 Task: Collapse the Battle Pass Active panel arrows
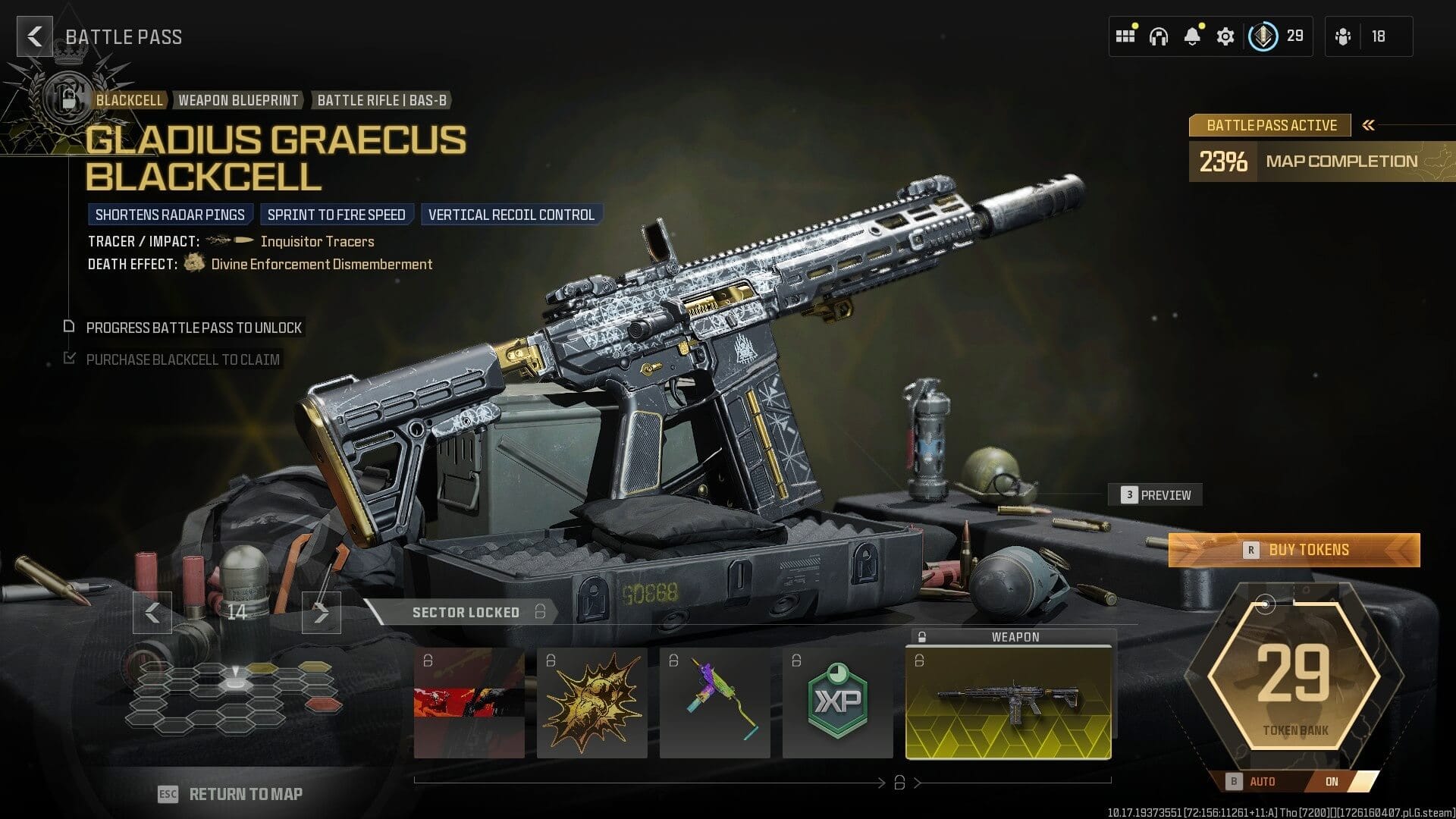pyautogui.click(x=1369, y=125)
